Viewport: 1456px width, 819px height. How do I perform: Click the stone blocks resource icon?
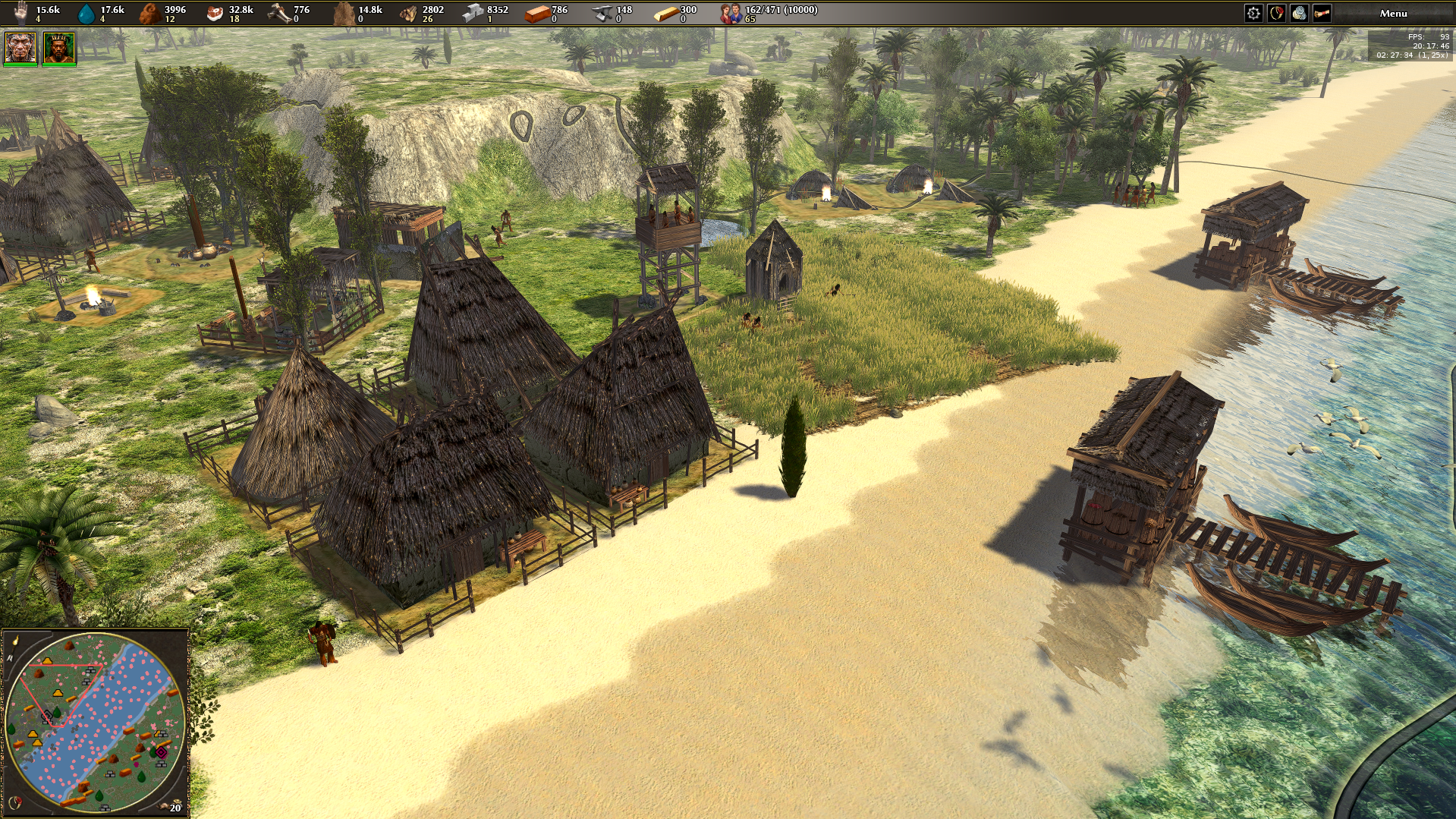[473, 13]
